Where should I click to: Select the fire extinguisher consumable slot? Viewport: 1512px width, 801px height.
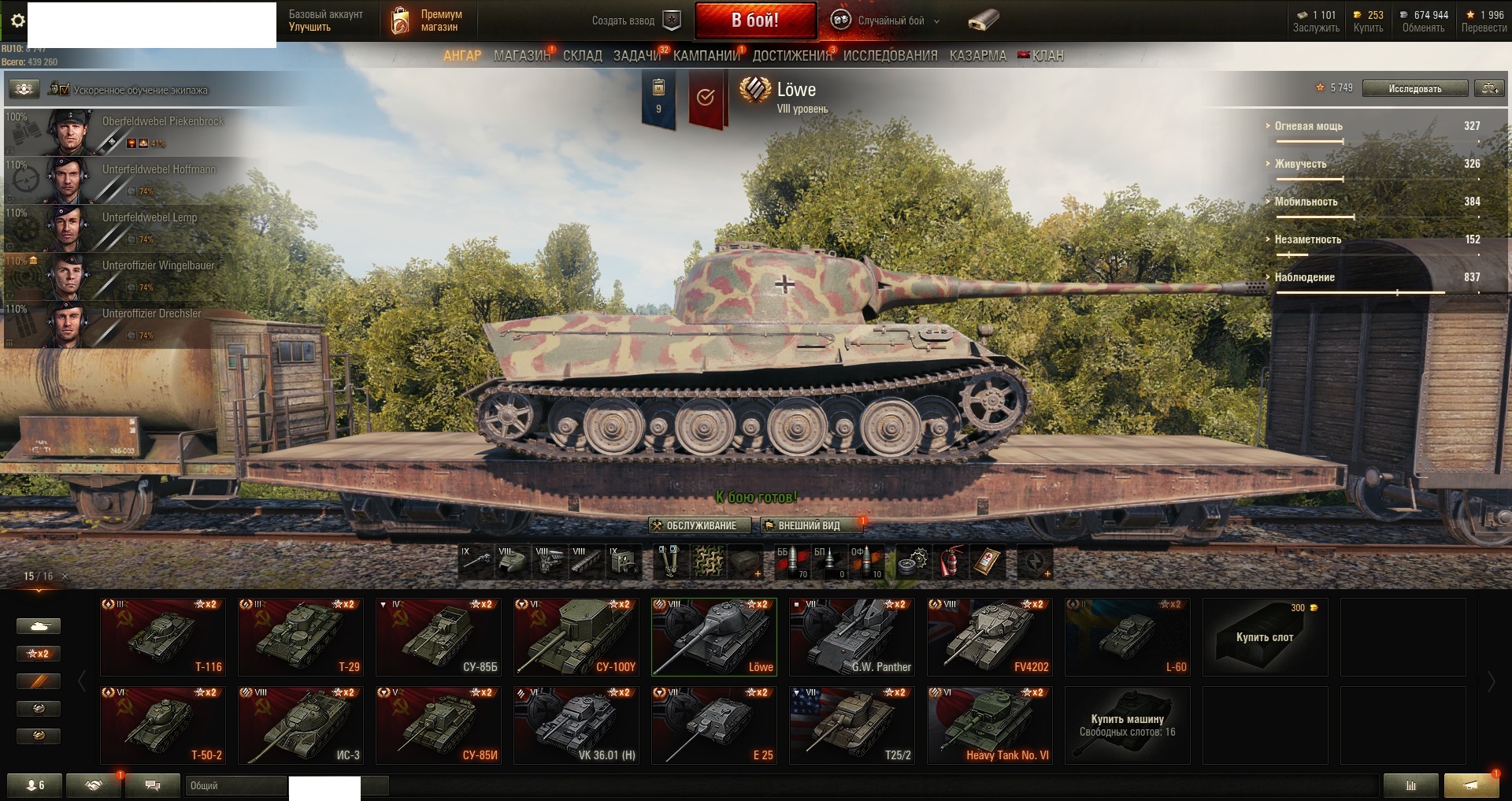pyautogui.click(x=951, y=562)
